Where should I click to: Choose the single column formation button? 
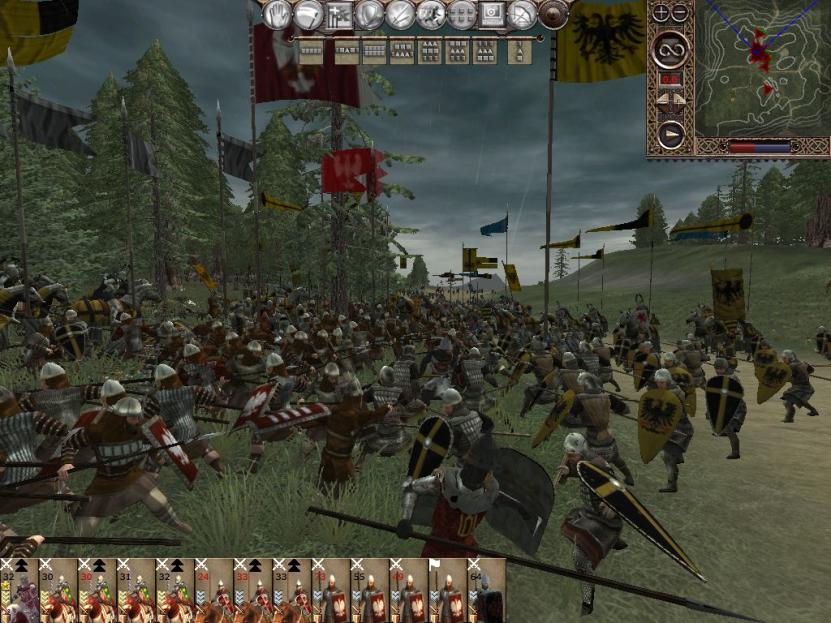tap(519, 50)
